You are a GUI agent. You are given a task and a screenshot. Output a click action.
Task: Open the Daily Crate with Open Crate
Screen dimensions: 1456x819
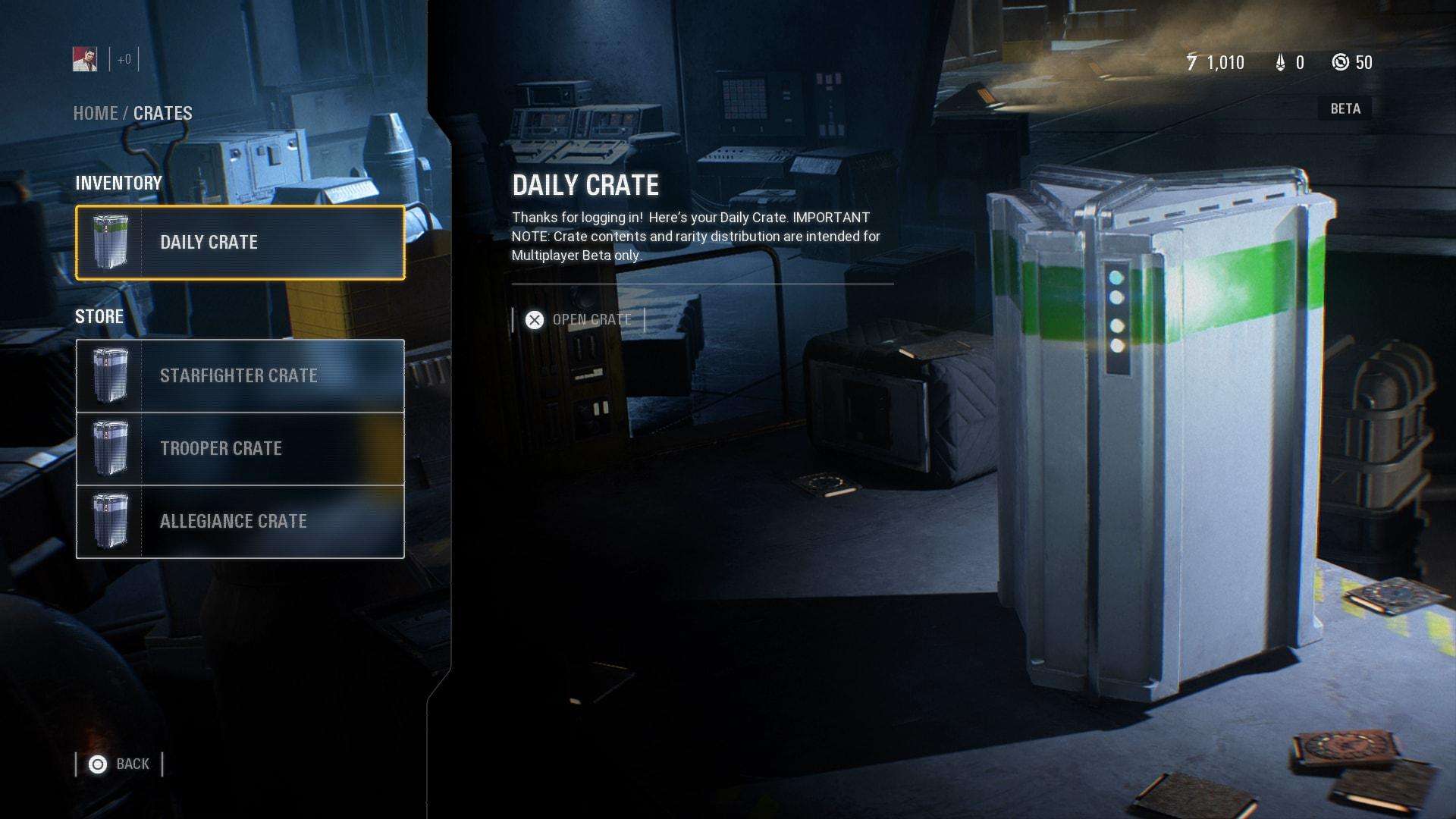[x=579, y=320]
